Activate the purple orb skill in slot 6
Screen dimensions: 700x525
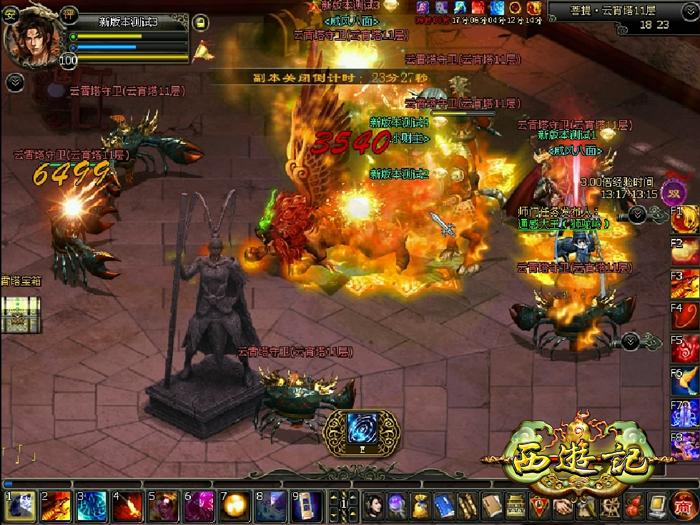tap(200, 506)
